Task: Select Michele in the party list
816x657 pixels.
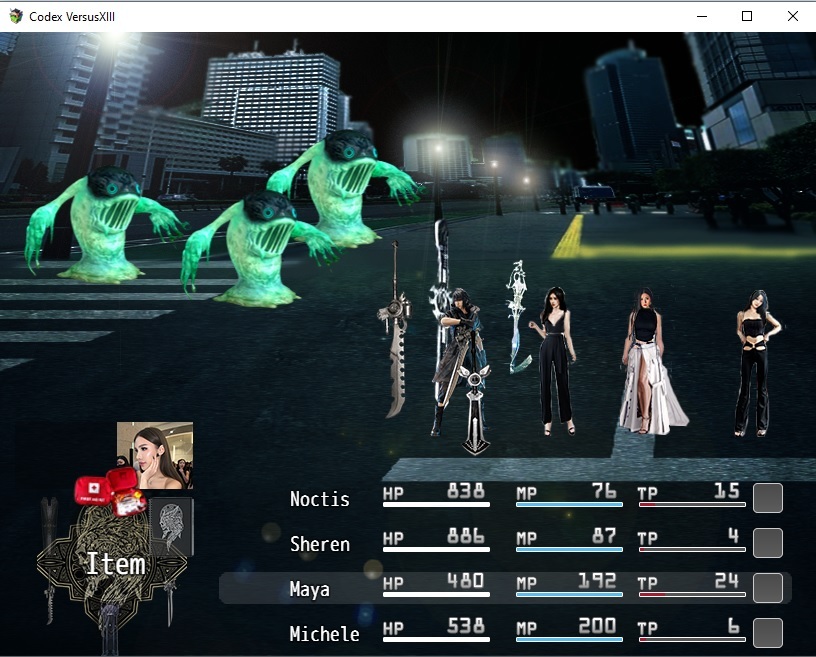Action: pyautogui.click(x=324, y=634)
